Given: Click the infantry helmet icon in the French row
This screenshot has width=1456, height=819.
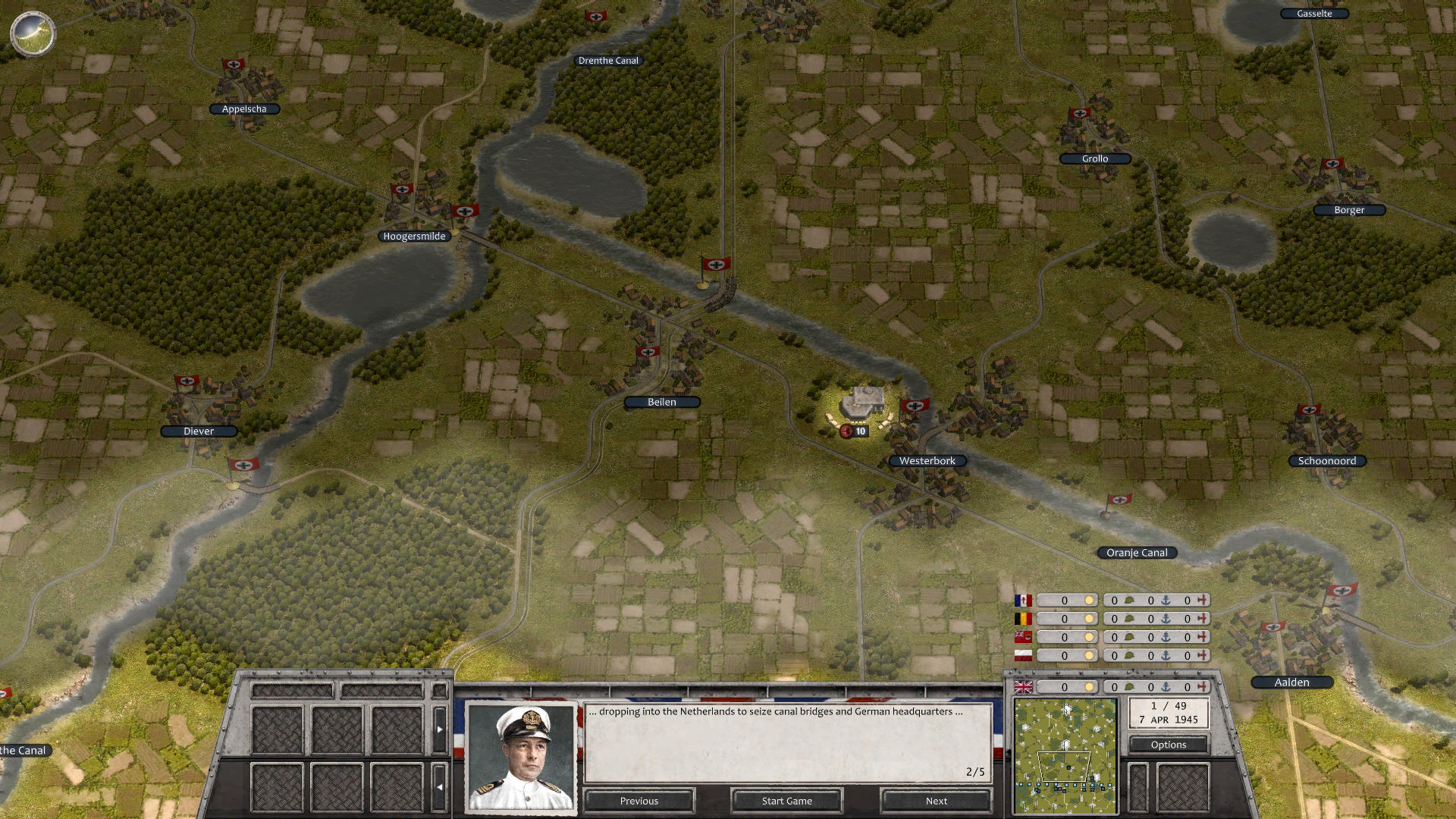Looking at the screenshot, I should (x=1131, y=601).
